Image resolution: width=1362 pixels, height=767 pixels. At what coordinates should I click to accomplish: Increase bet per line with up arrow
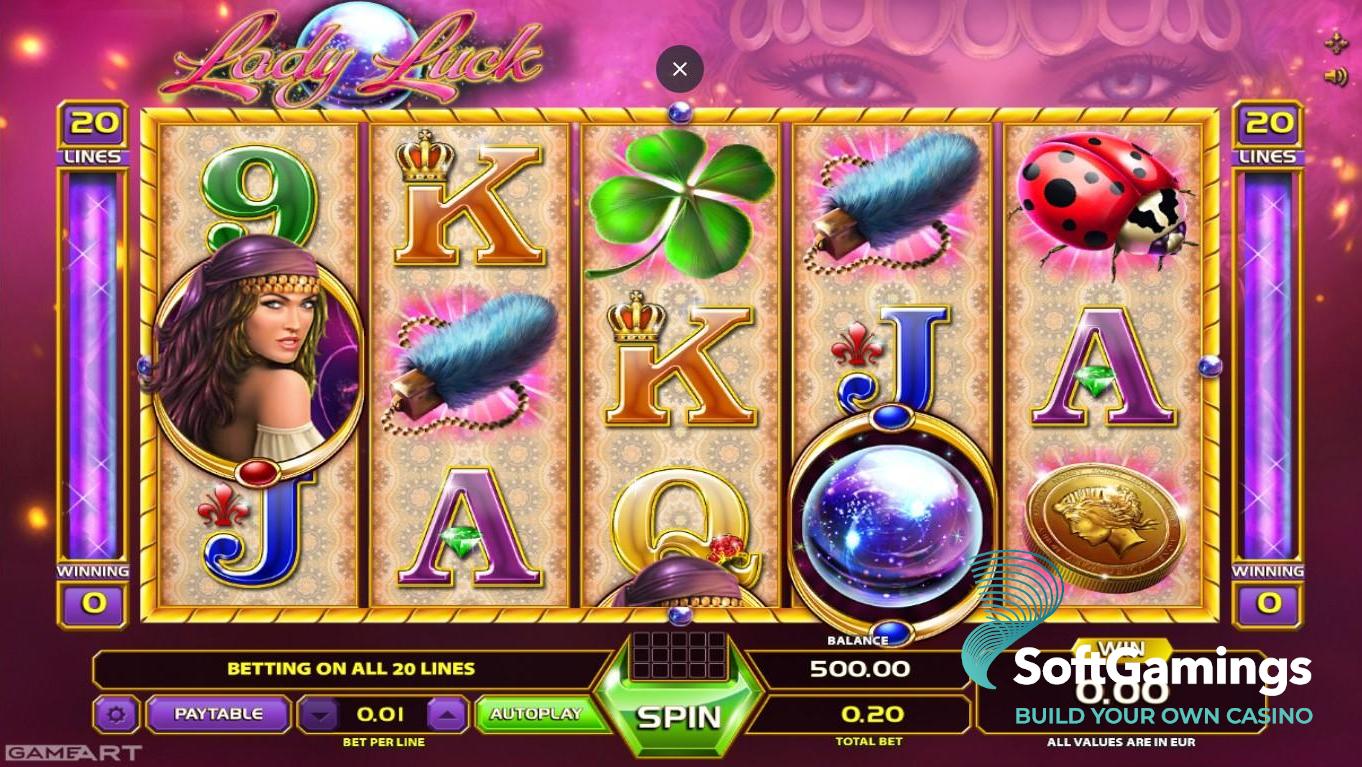448,715
